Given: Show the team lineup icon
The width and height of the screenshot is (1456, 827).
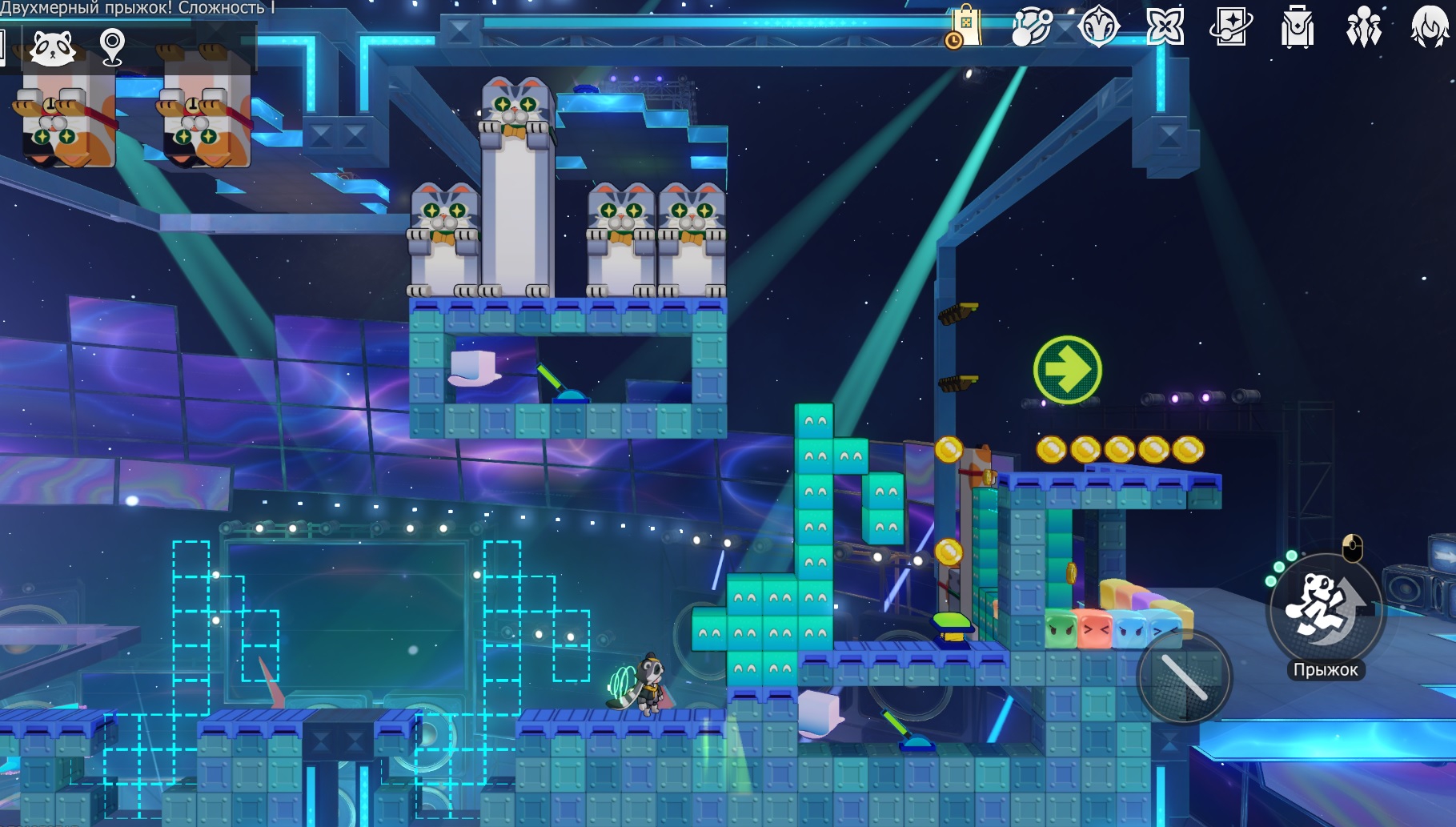Looking at the screenshot, I should 1363,28.
